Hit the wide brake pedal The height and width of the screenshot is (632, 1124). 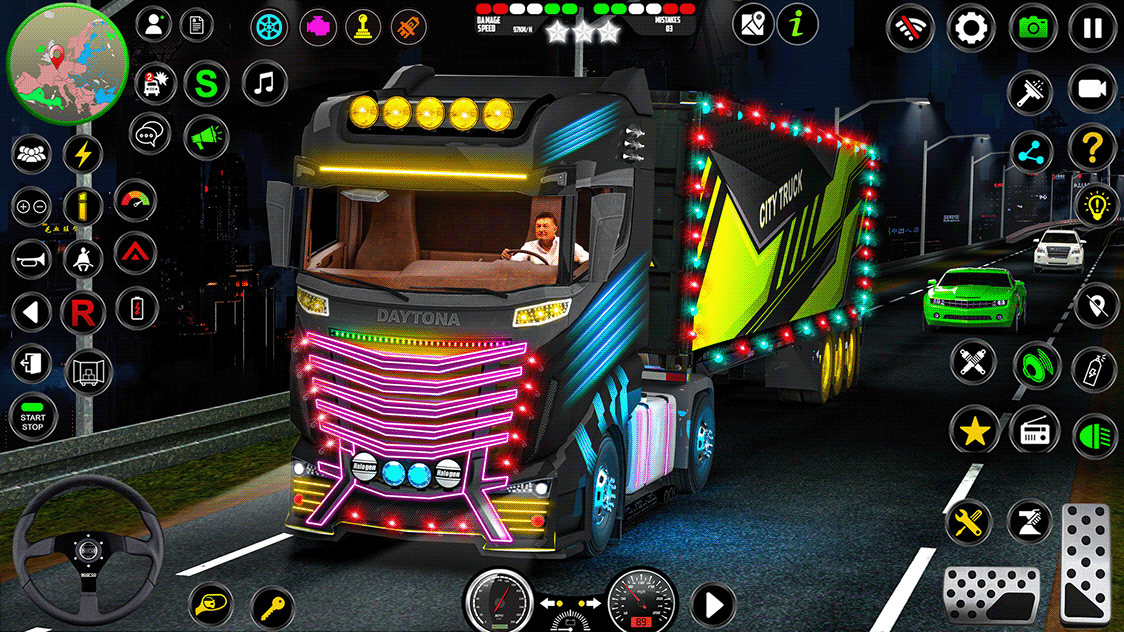[x=991, y=592]
